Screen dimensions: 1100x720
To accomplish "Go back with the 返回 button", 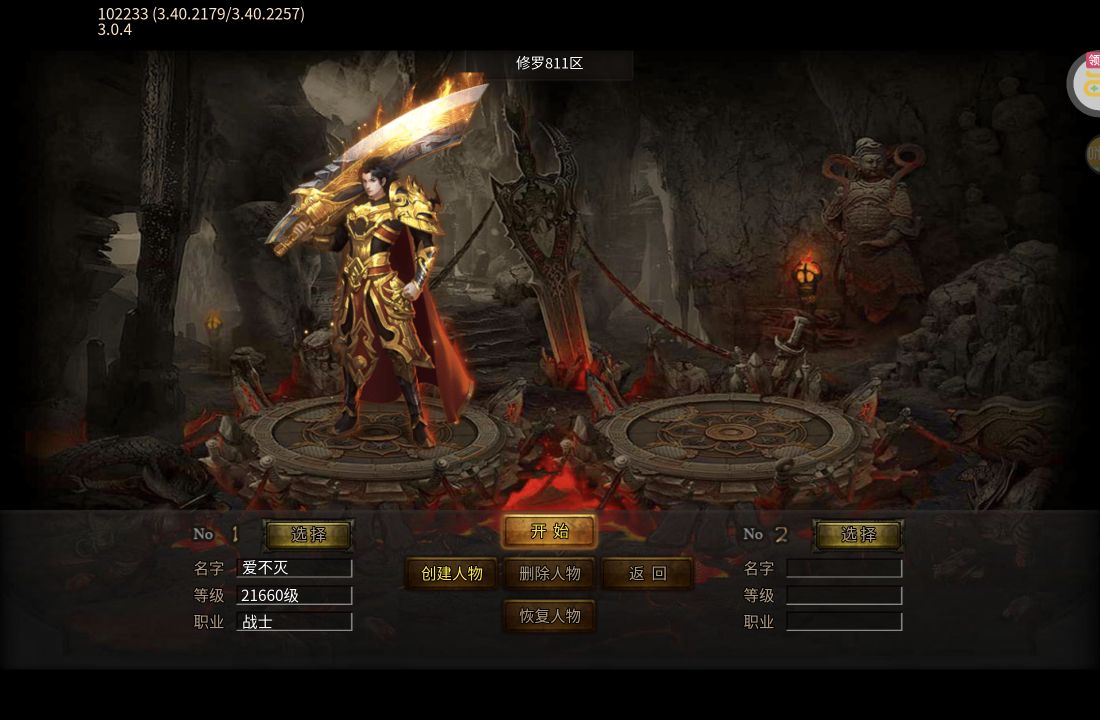I will (647, 574).
